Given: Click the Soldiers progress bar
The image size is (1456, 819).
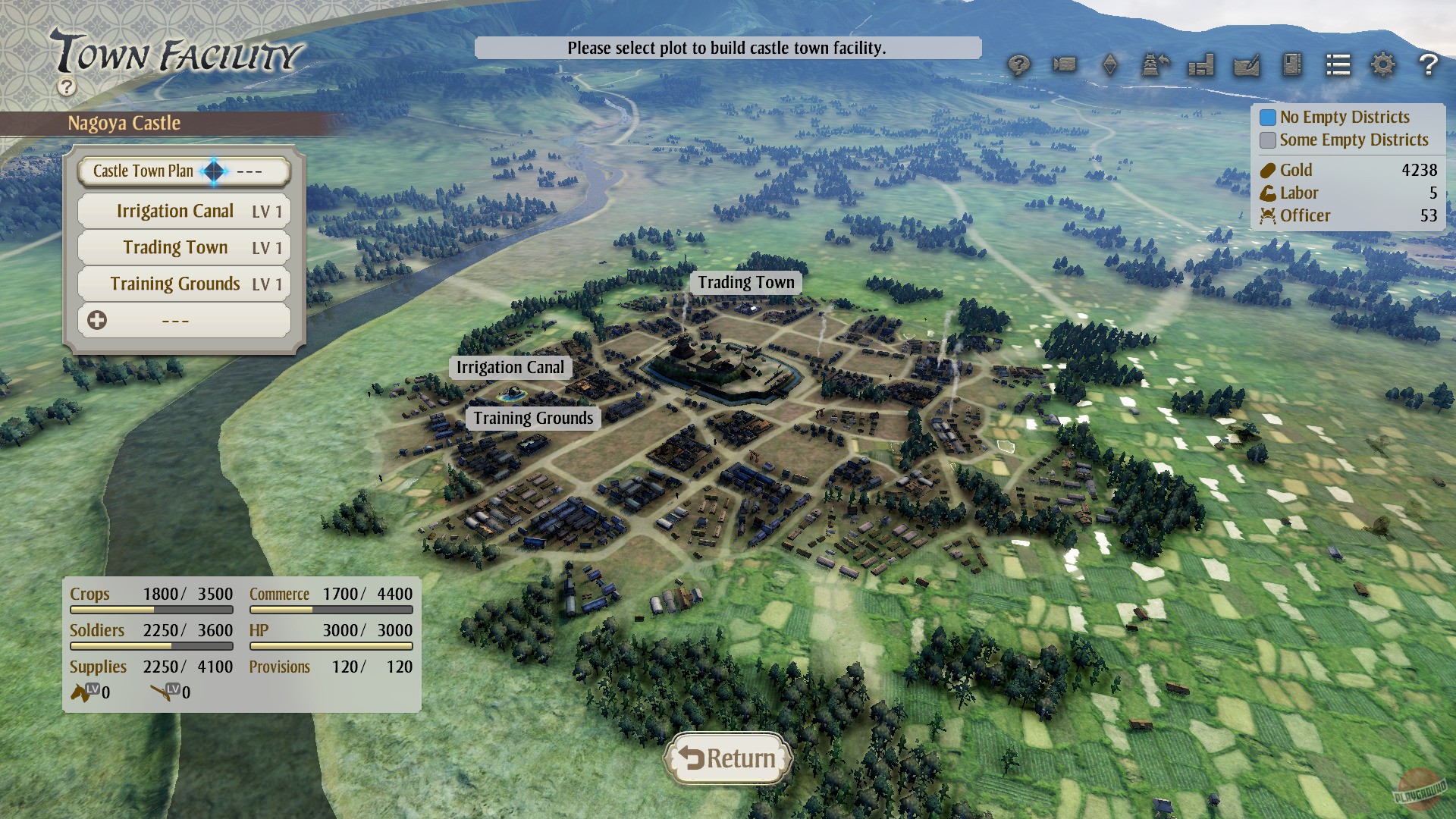Looking at the screenshot, I should (x=151, y=646).
